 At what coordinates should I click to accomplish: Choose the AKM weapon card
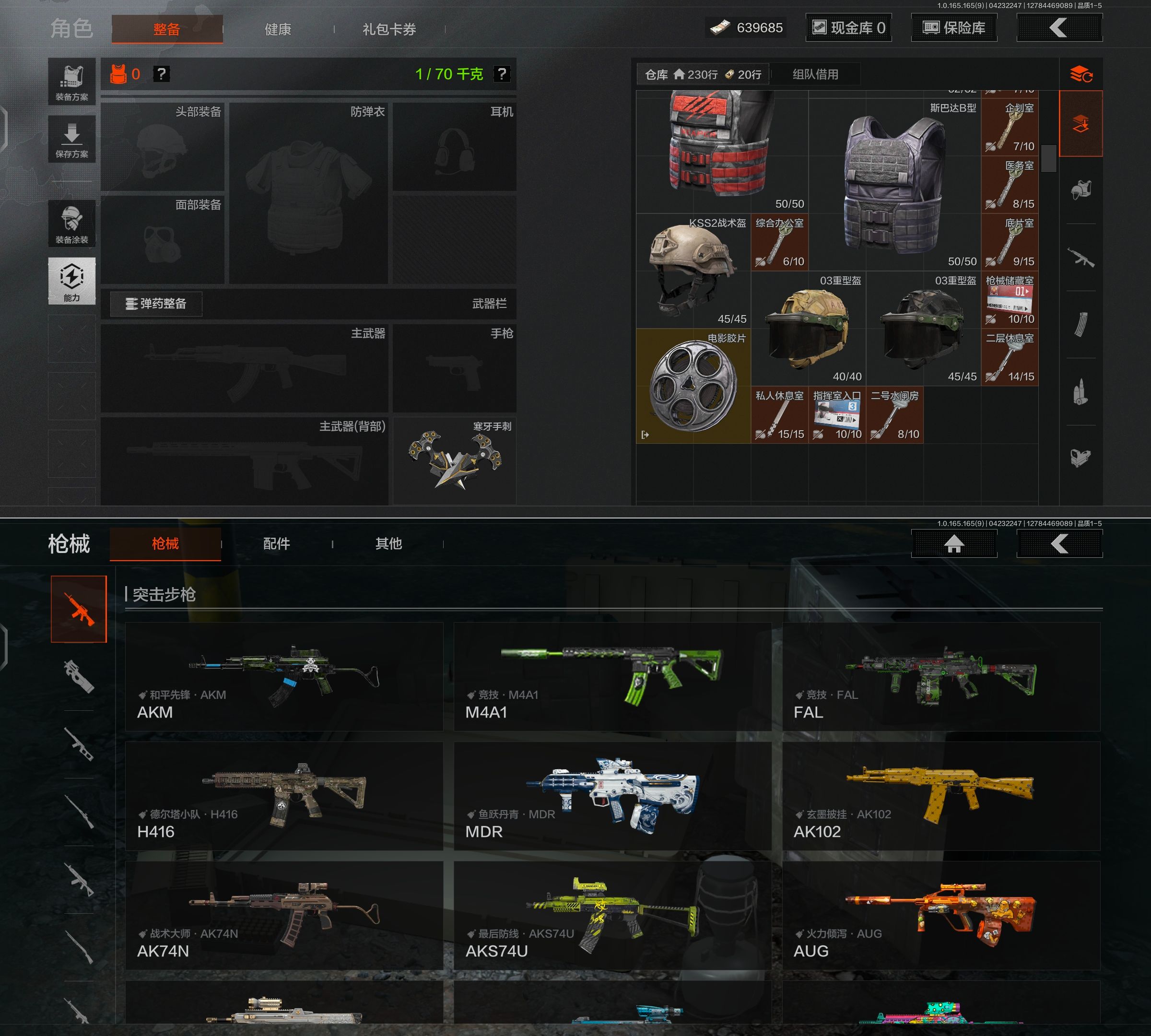pyautogui.click(x=284, y=676)
